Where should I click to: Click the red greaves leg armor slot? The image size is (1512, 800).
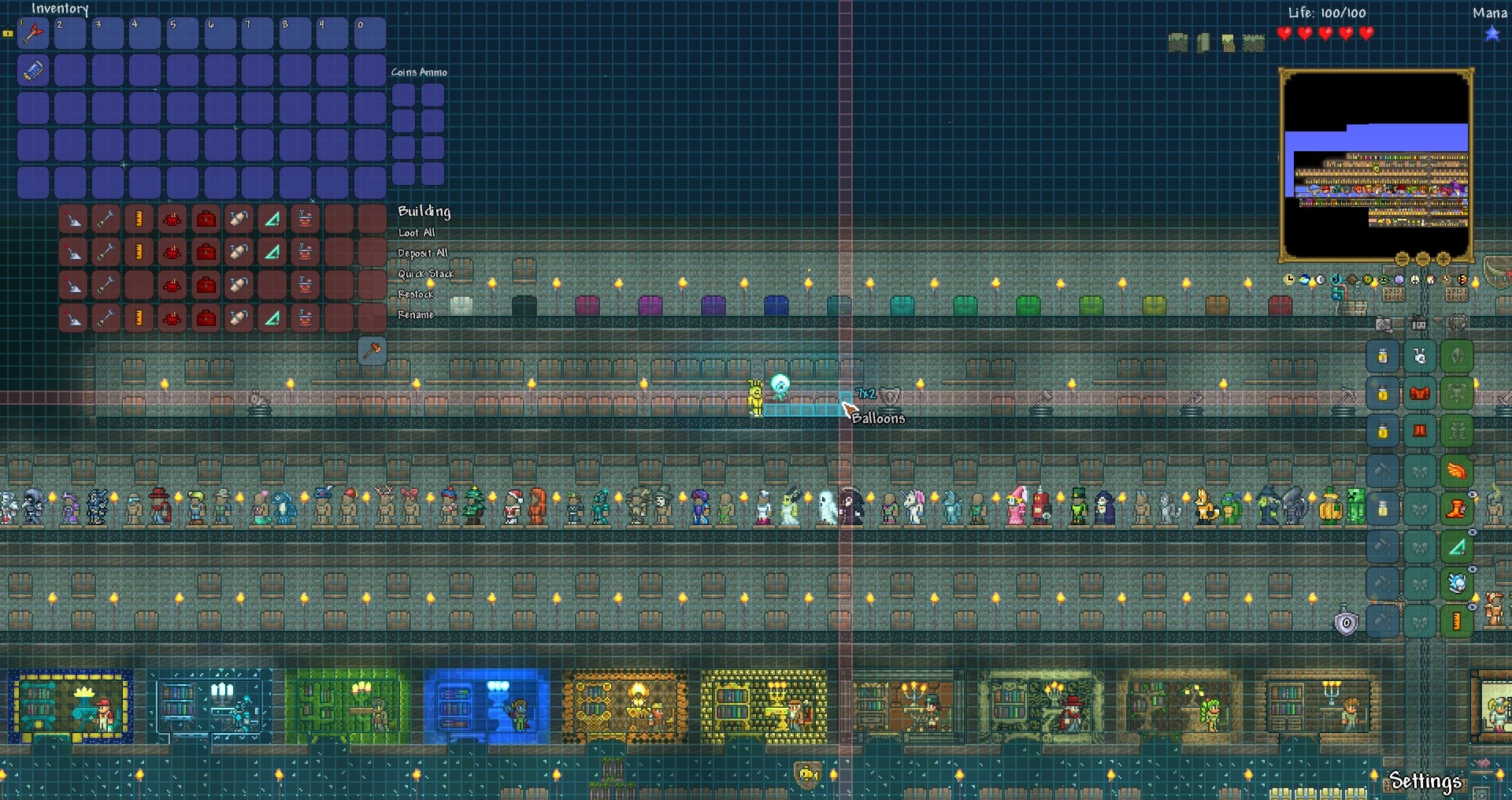[1421, 431]
